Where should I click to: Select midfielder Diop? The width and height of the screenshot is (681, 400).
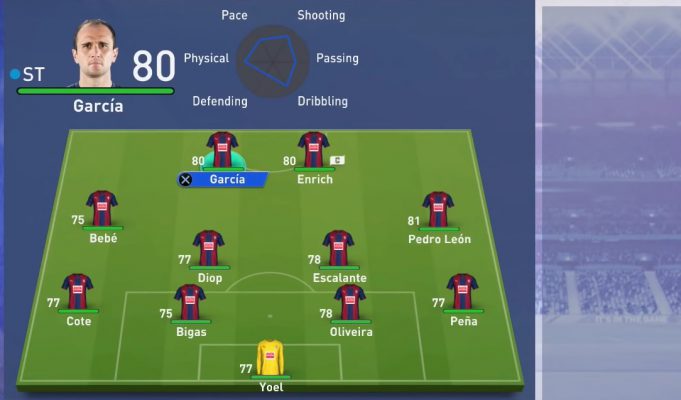point(208,248)
